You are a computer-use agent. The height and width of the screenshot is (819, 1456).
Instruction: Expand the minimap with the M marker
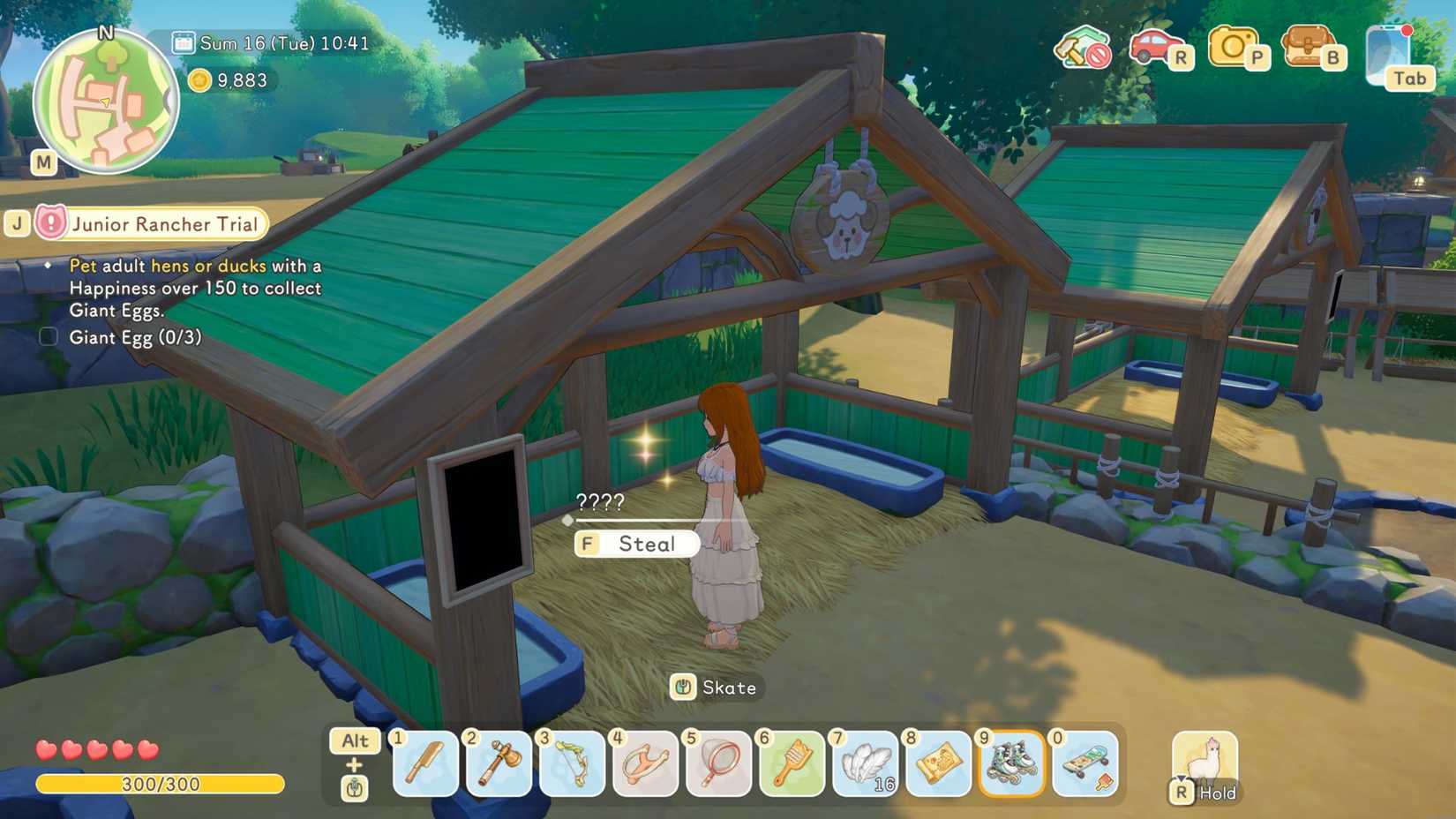[x=42, y=163]
